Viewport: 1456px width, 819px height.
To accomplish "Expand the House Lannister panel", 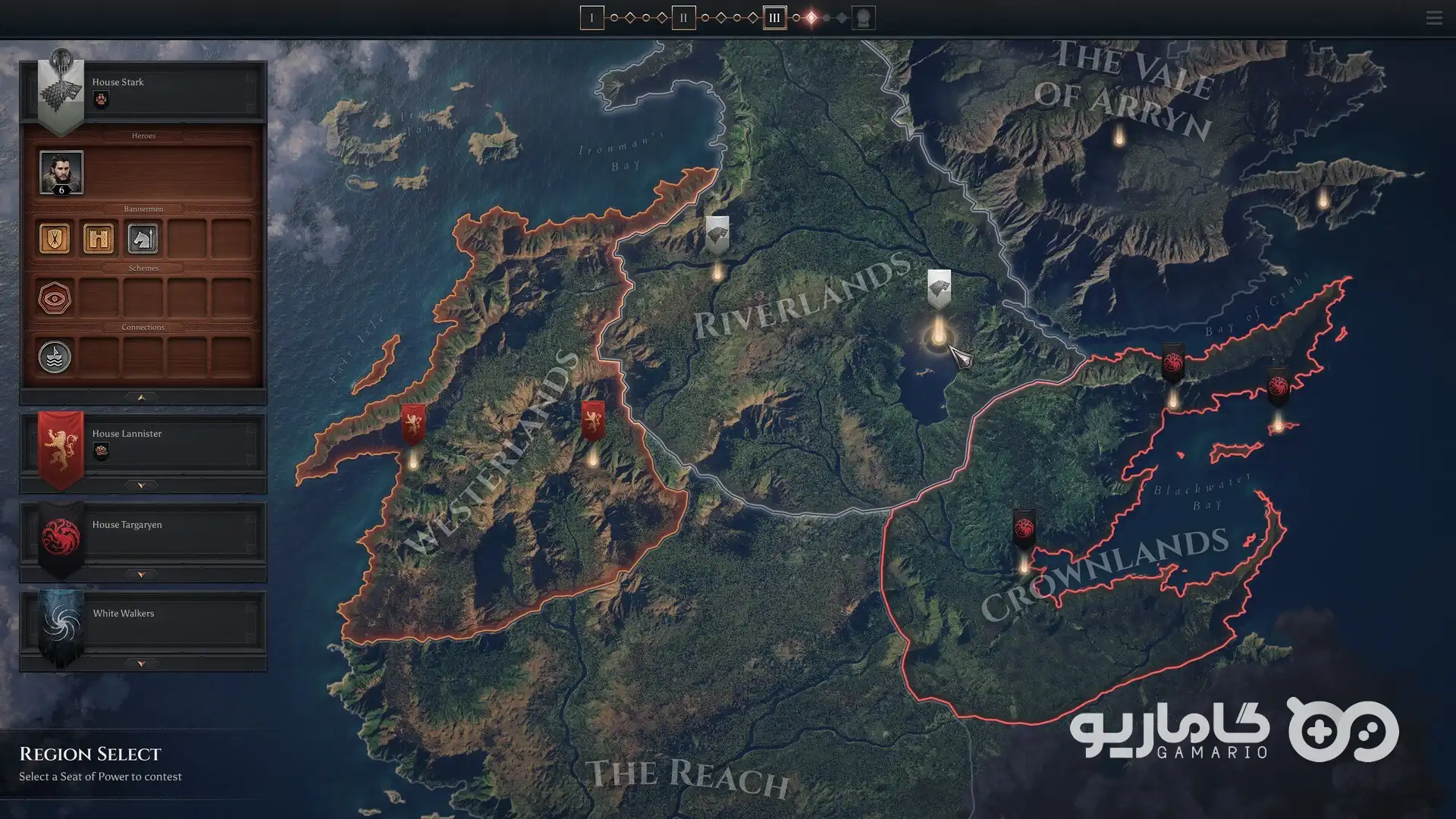I will pyautogui.click(x=142, y=485).
